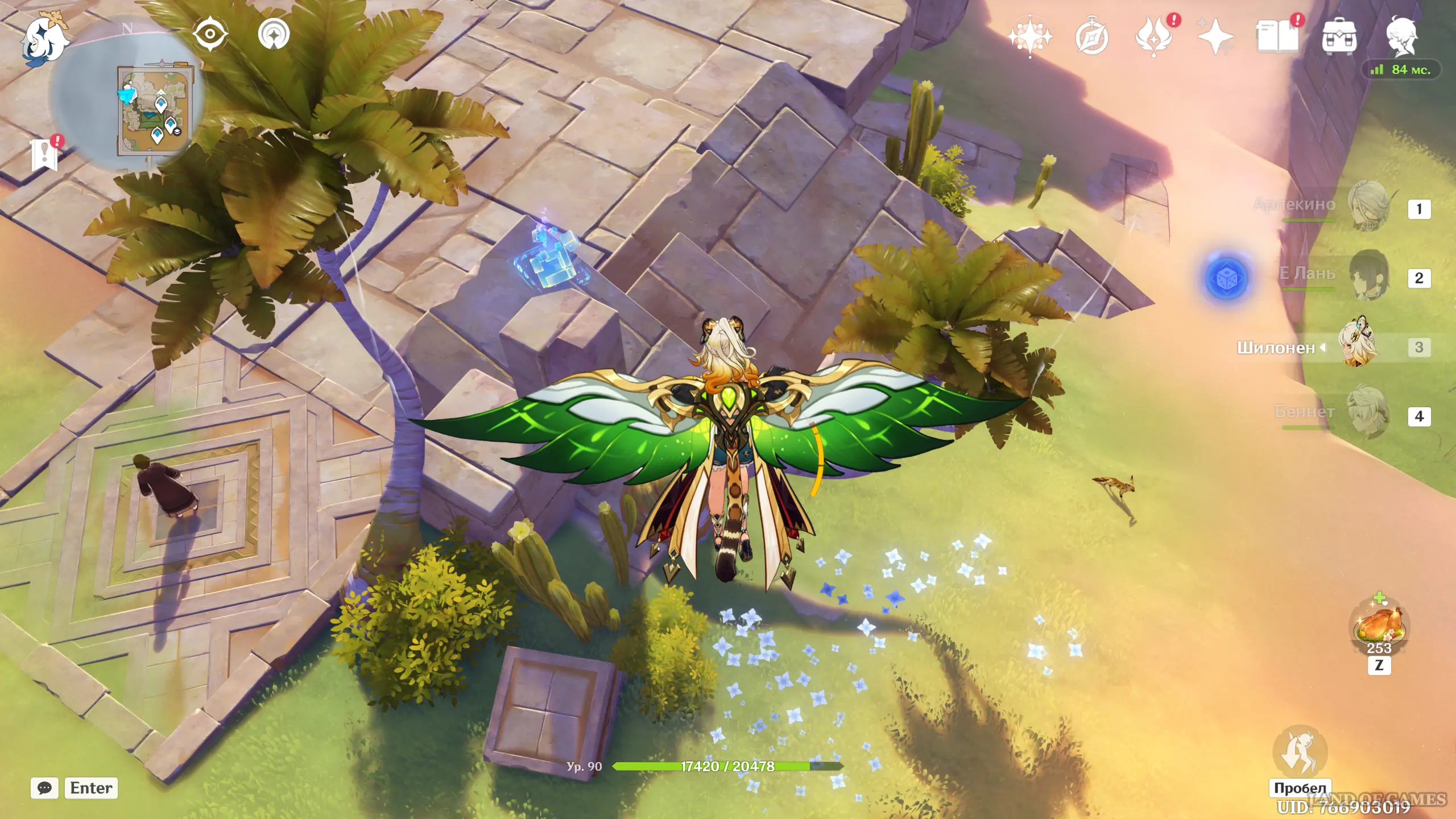Open the Events four-pointed star icon

(1215, 38)
